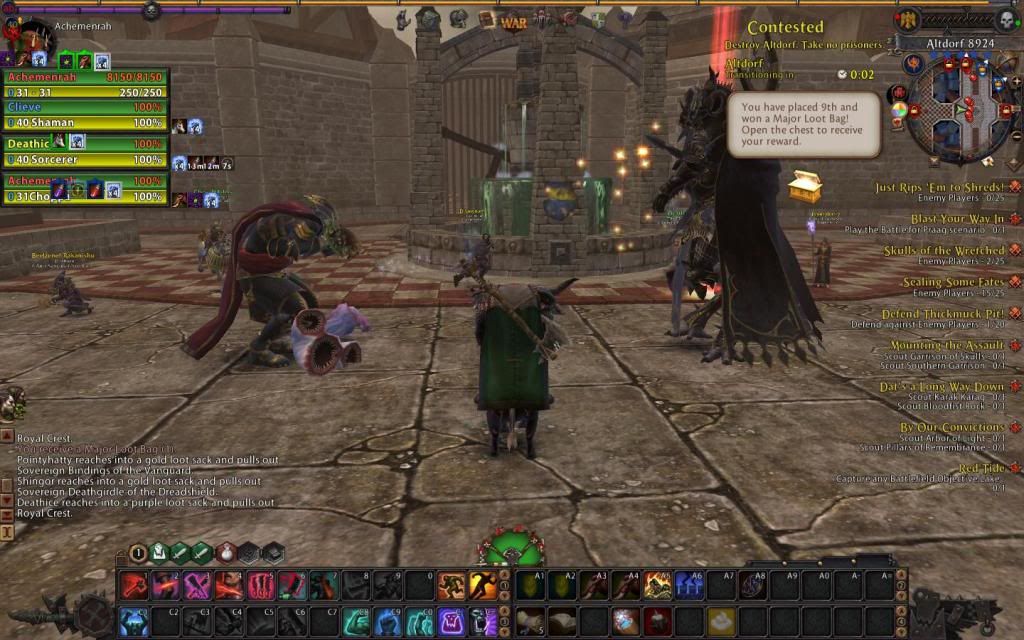Screen dimensions: 1024x640
Task: Use the yellow item slot on bottom-right bar
Action: (721, 621)
